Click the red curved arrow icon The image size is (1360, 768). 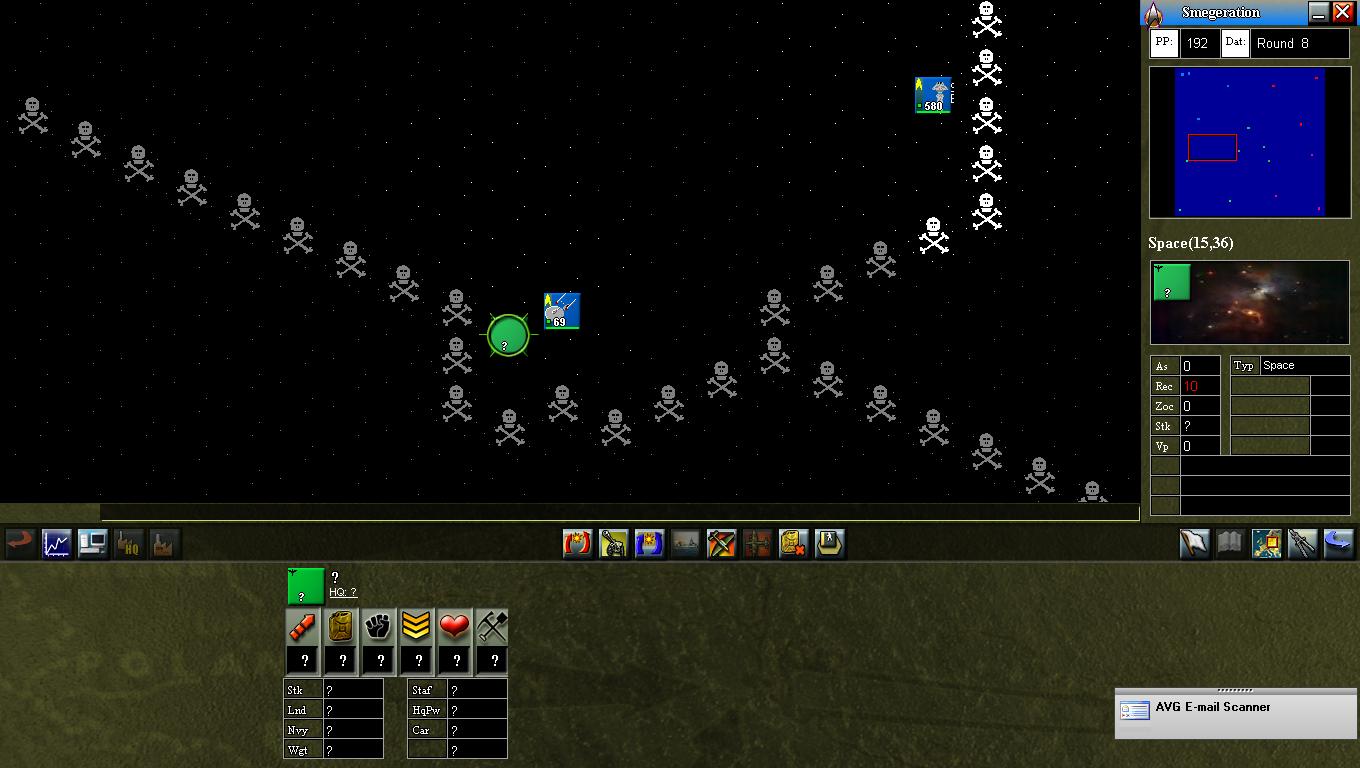point(20,543)
